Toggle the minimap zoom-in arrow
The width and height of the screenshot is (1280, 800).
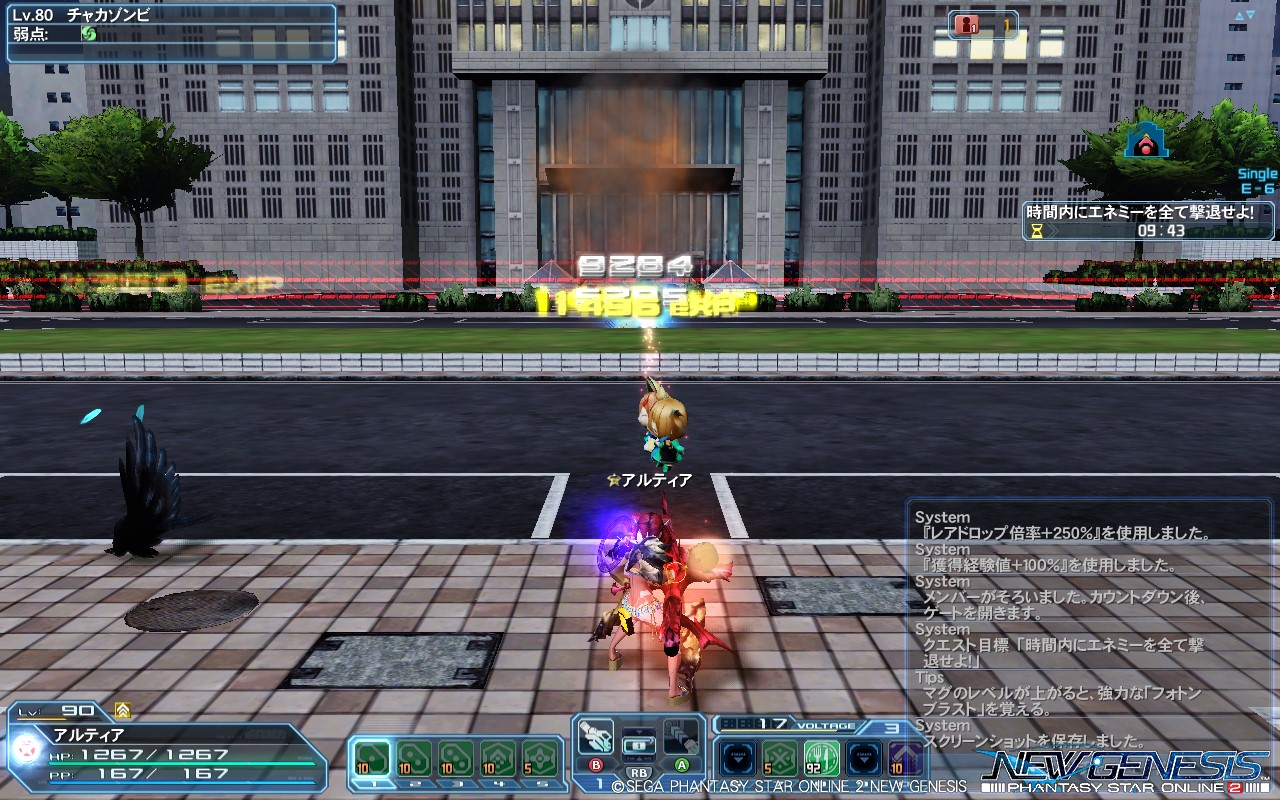coord(1239,15)
